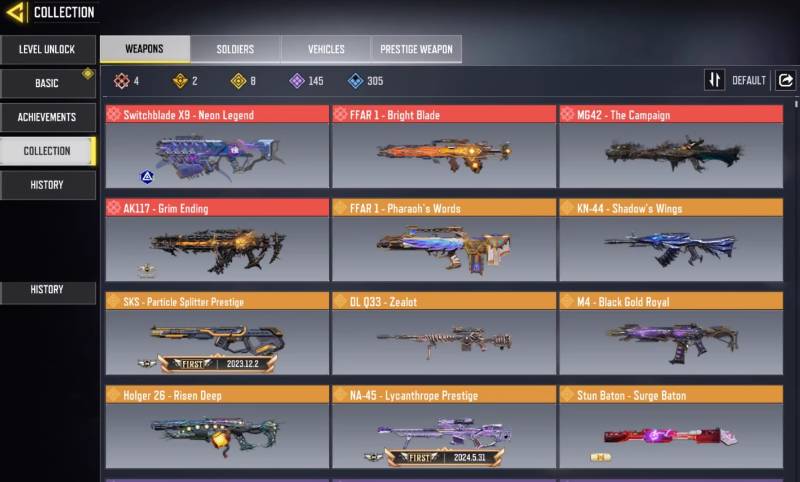Switch to the Soldiers tab
The width and height of the screenshot is (800, 482).
click(x=235, y=49)
